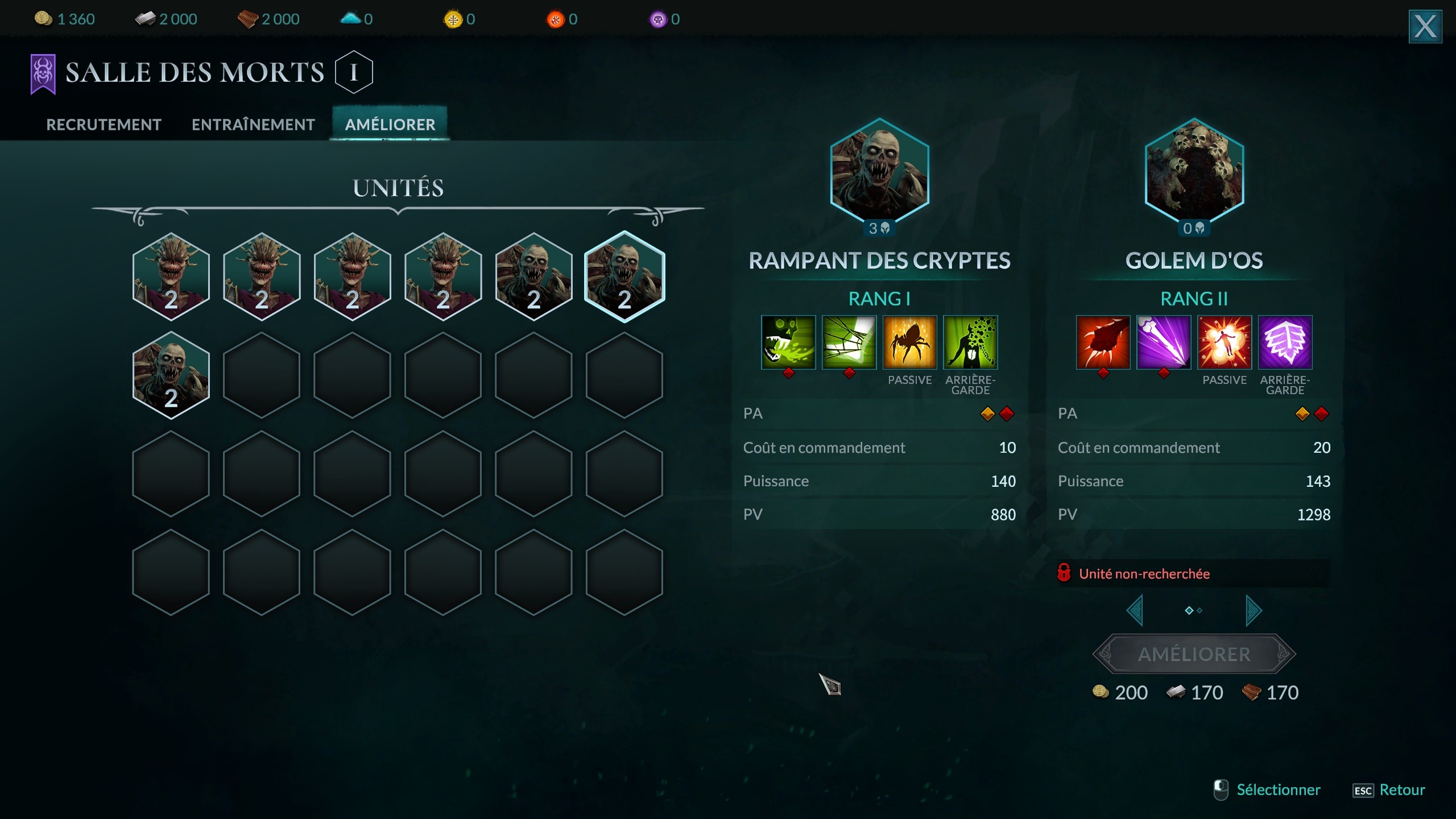Click the Golem d'Os portrait
The image size is (1456, 819).
click(1194, 171)
